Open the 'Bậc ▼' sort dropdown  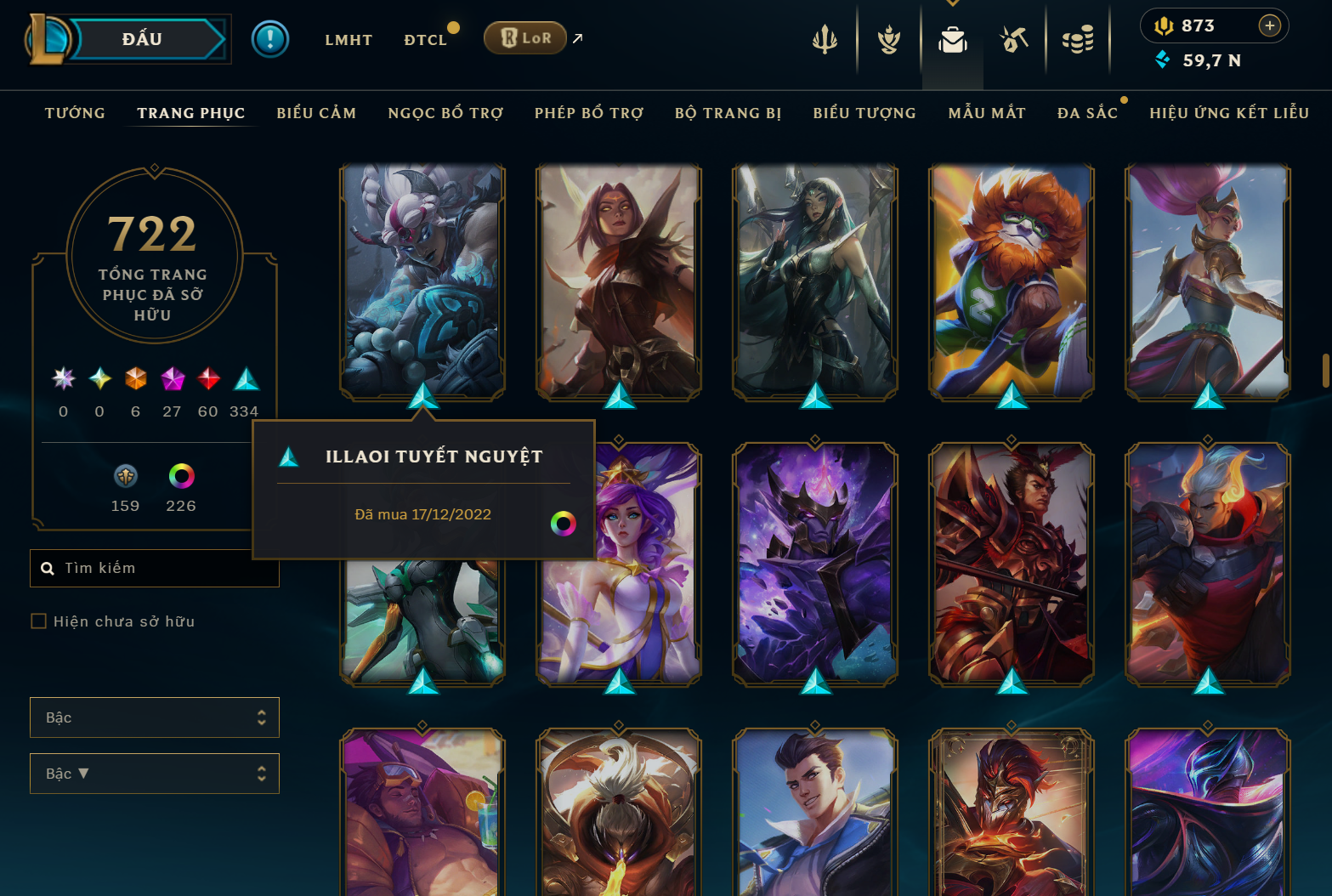coord(155,773)
